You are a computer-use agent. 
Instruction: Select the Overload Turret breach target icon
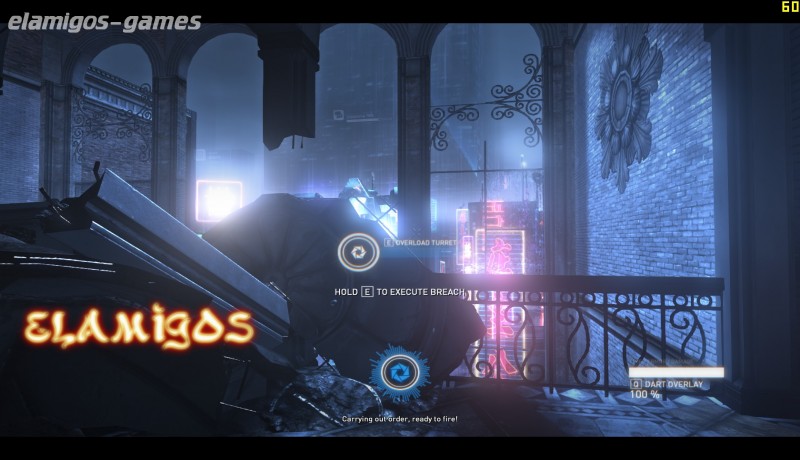356,251
